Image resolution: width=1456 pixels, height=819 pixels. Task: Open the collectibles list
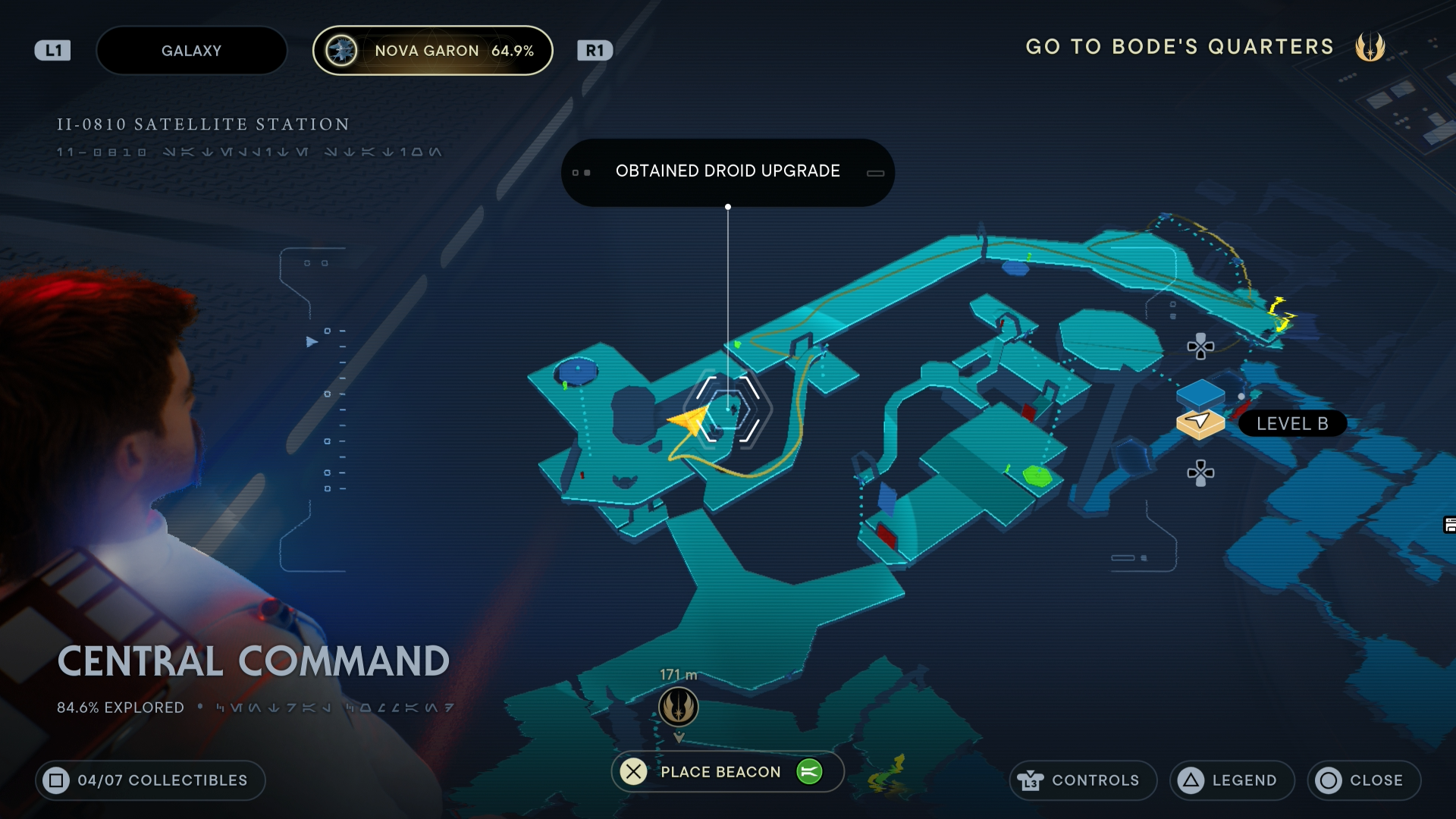[x=150, y=780]
